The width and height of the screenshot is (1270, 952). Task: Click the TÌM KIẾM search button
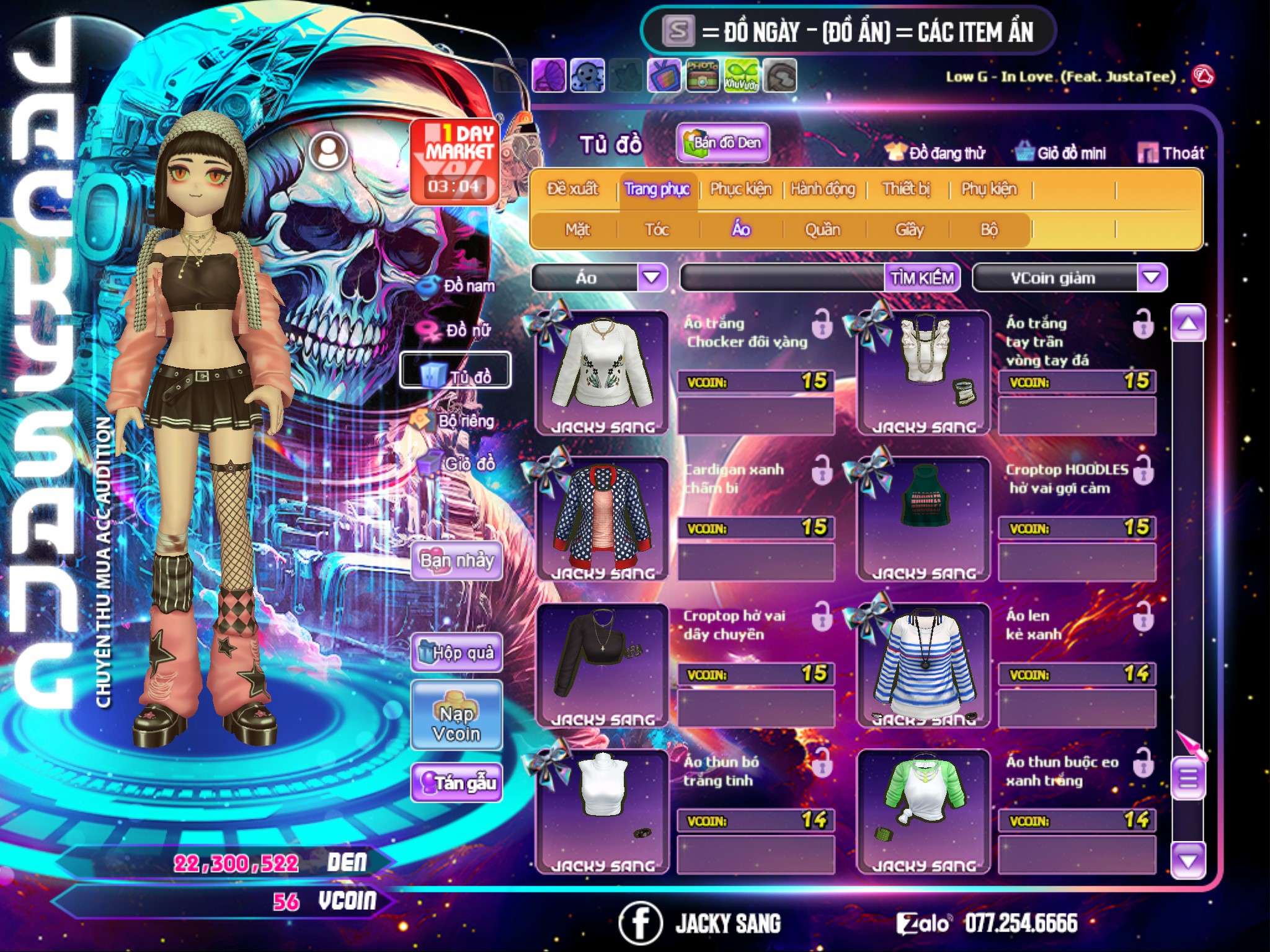(922, 278)
